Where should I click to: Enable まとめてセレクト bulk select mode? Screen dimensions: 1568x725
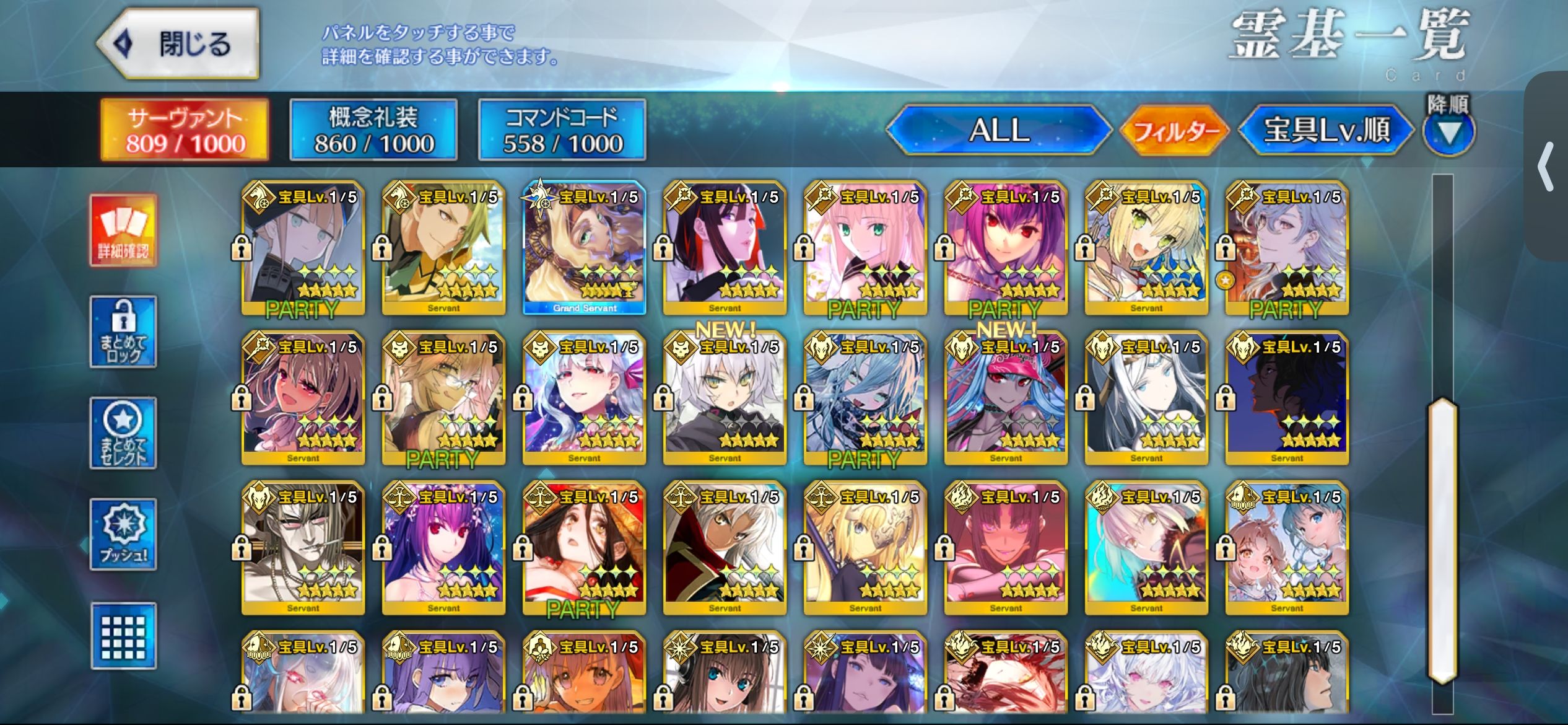(x=123, y=433)
